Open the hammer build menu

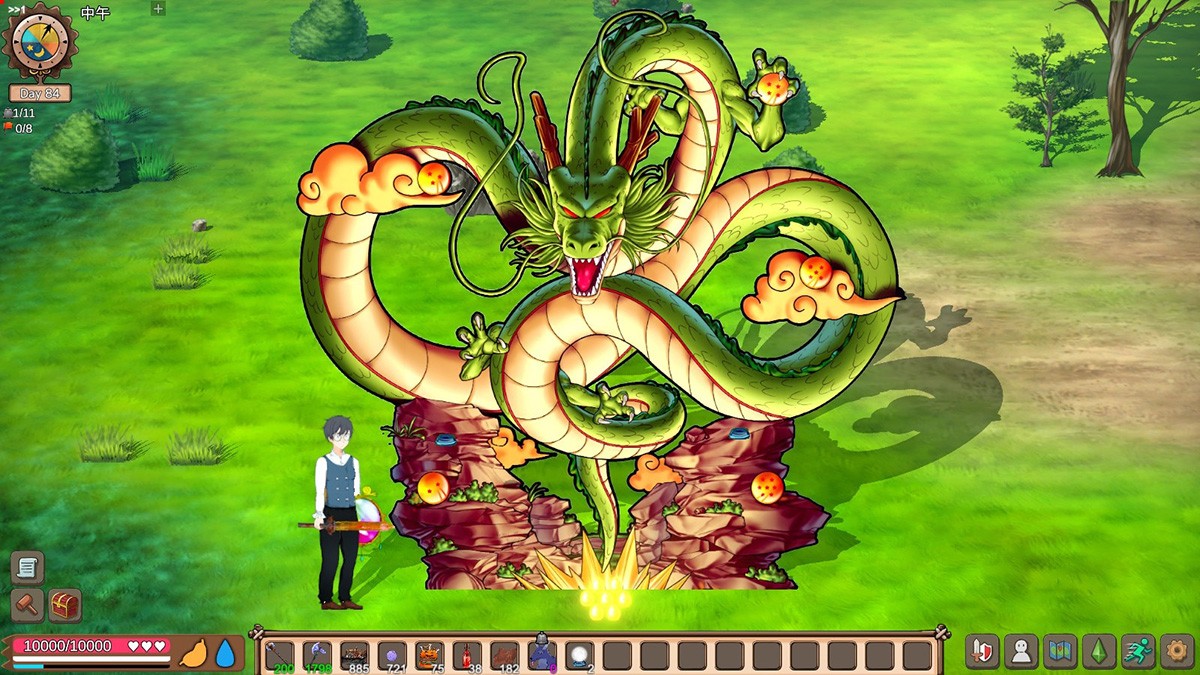click(27, 605)
